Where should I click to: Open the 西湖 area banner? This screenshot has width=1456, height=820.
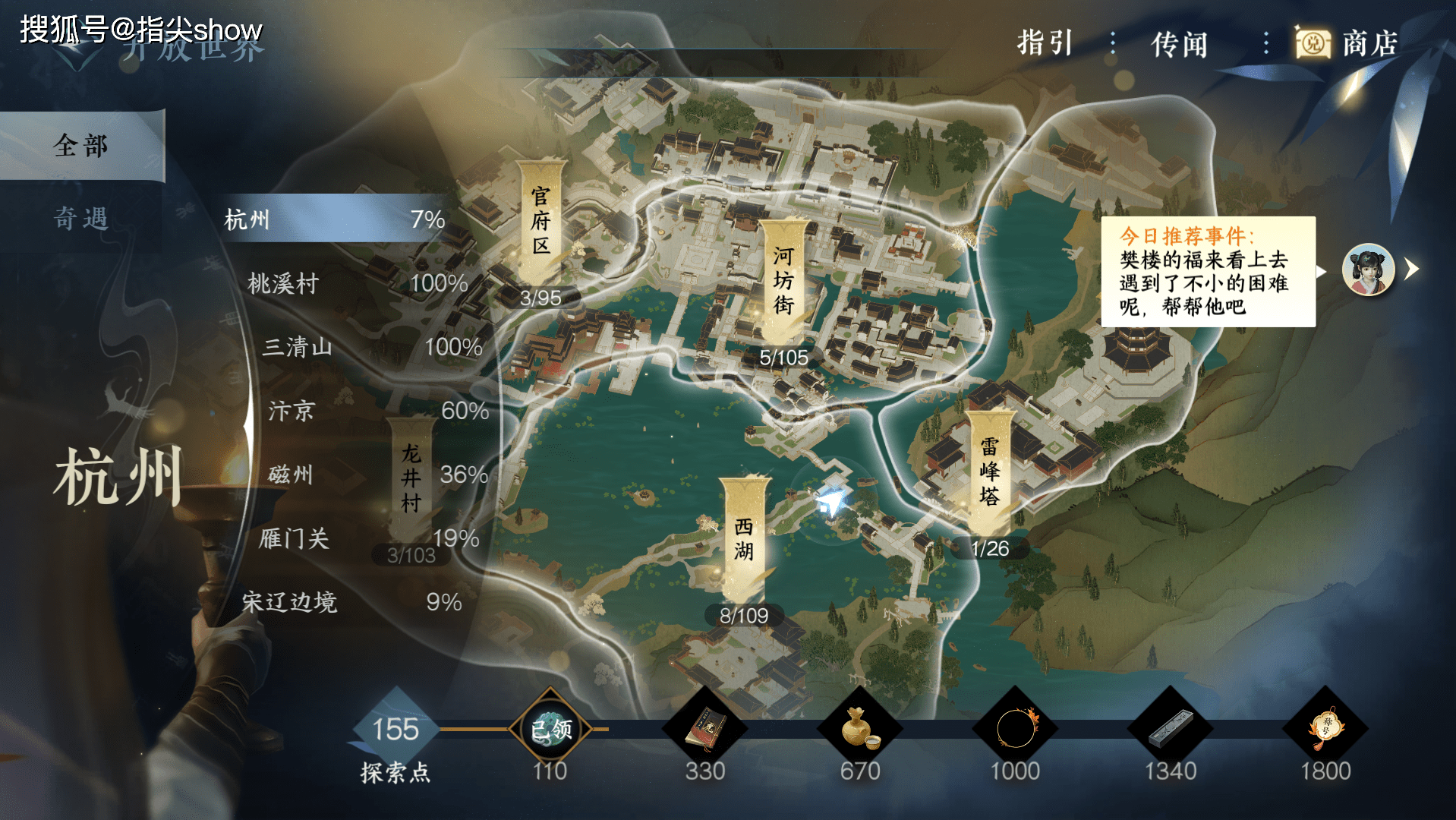(744, 539)
